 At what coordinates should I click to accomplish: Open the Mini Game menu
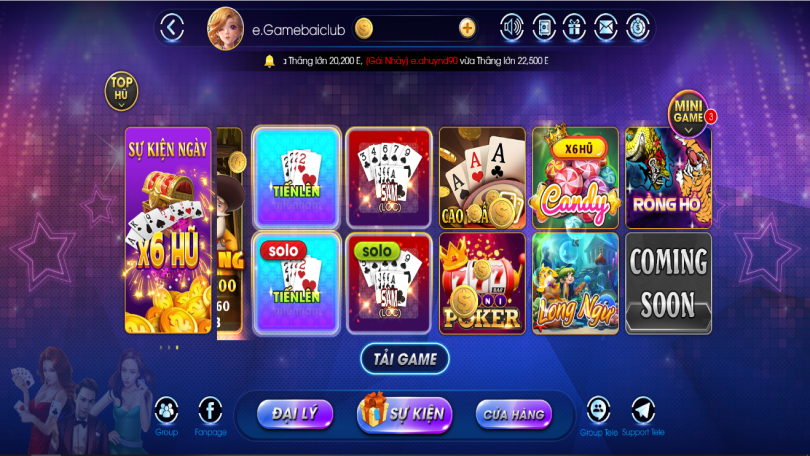(688, 112)
